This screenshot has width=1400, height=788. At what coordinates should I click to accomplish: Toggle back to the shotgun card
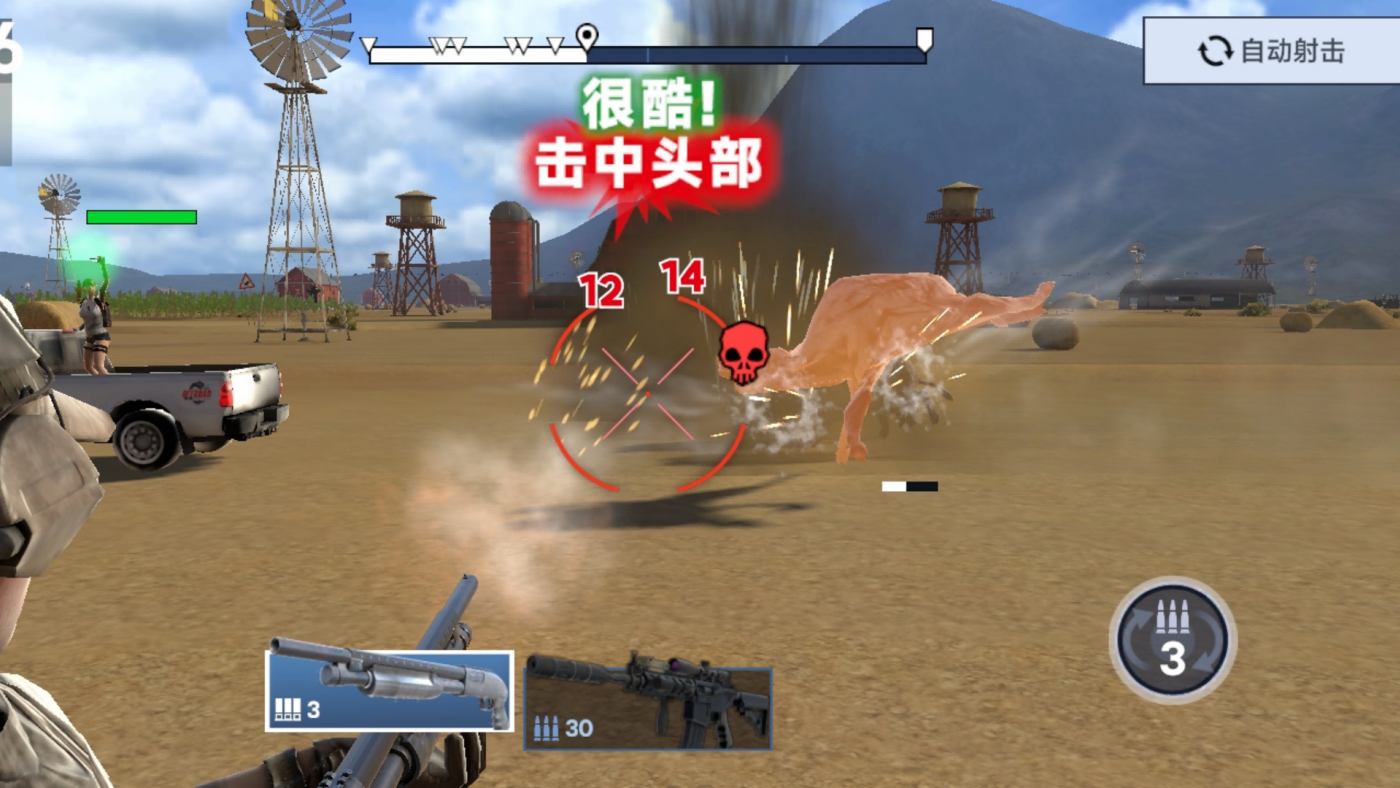click(390, 690)
